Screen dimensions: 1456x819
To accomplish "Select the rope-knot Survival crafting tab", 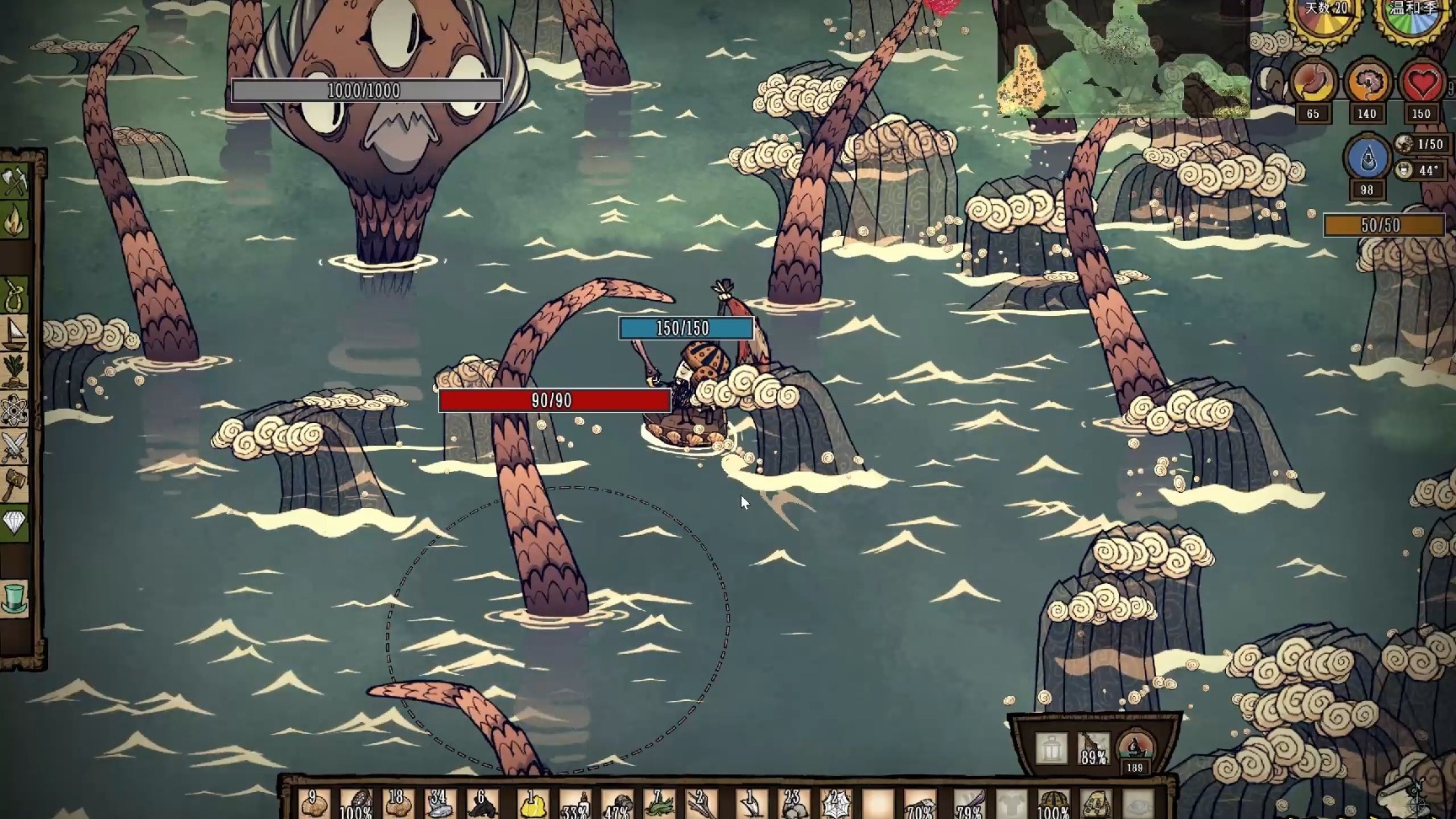I will point(14,296).
